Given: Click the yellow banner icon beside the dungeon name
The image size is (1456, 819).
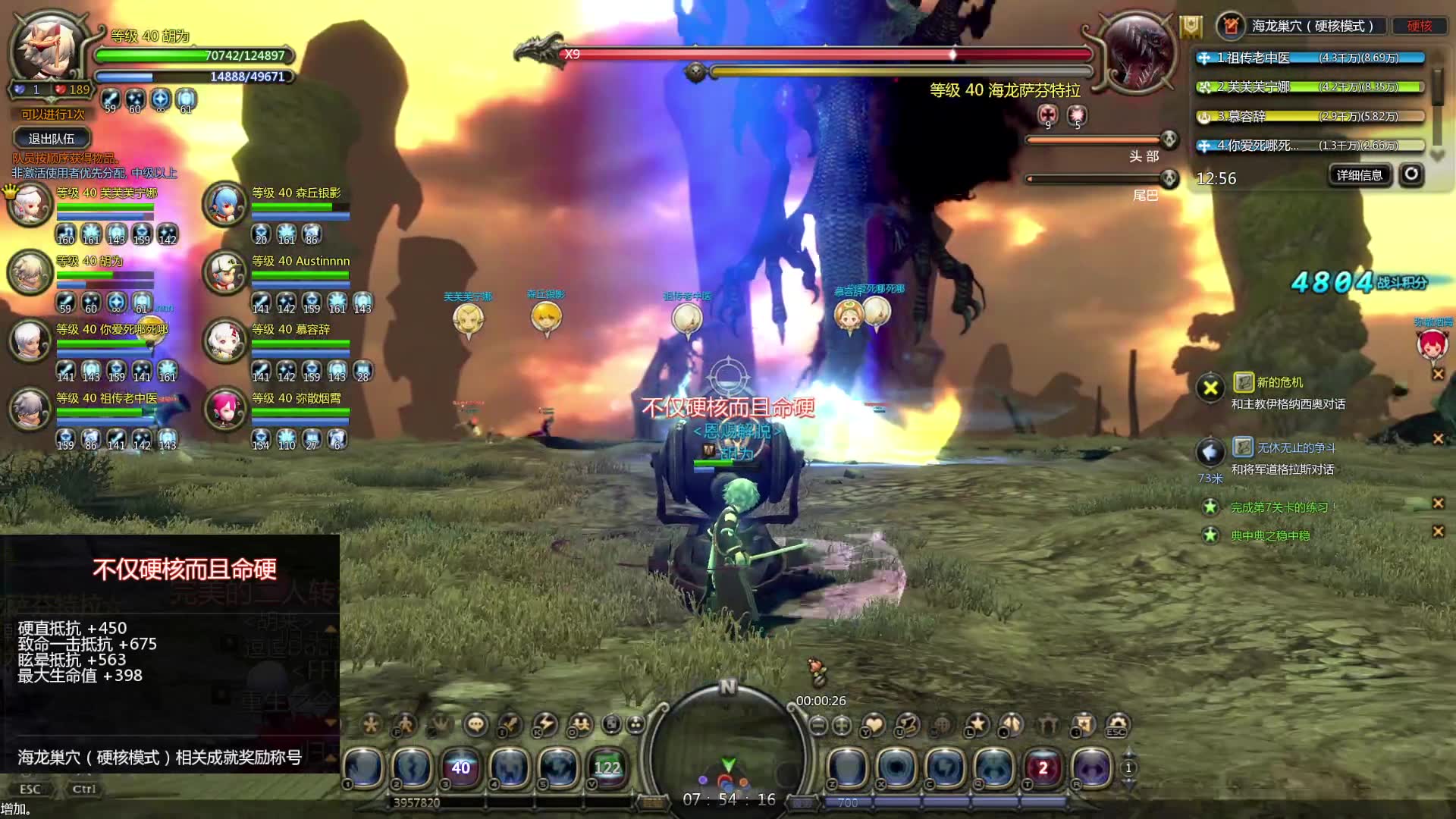Looking at the screenshot, I should click(x=1191, y=27).
